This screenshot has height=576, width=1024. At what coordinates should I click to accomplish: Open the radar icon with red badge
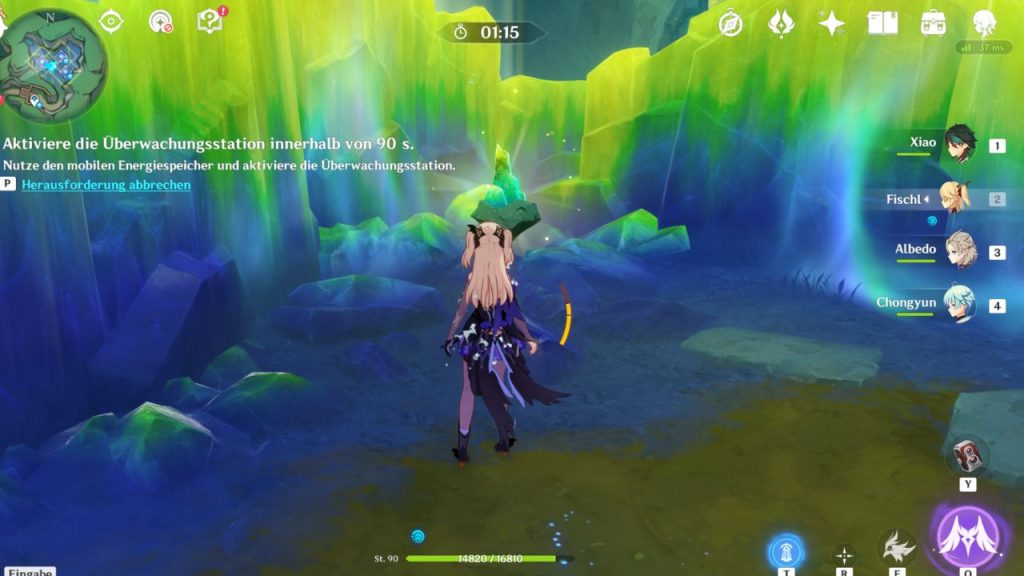click(x=160, y=21)
